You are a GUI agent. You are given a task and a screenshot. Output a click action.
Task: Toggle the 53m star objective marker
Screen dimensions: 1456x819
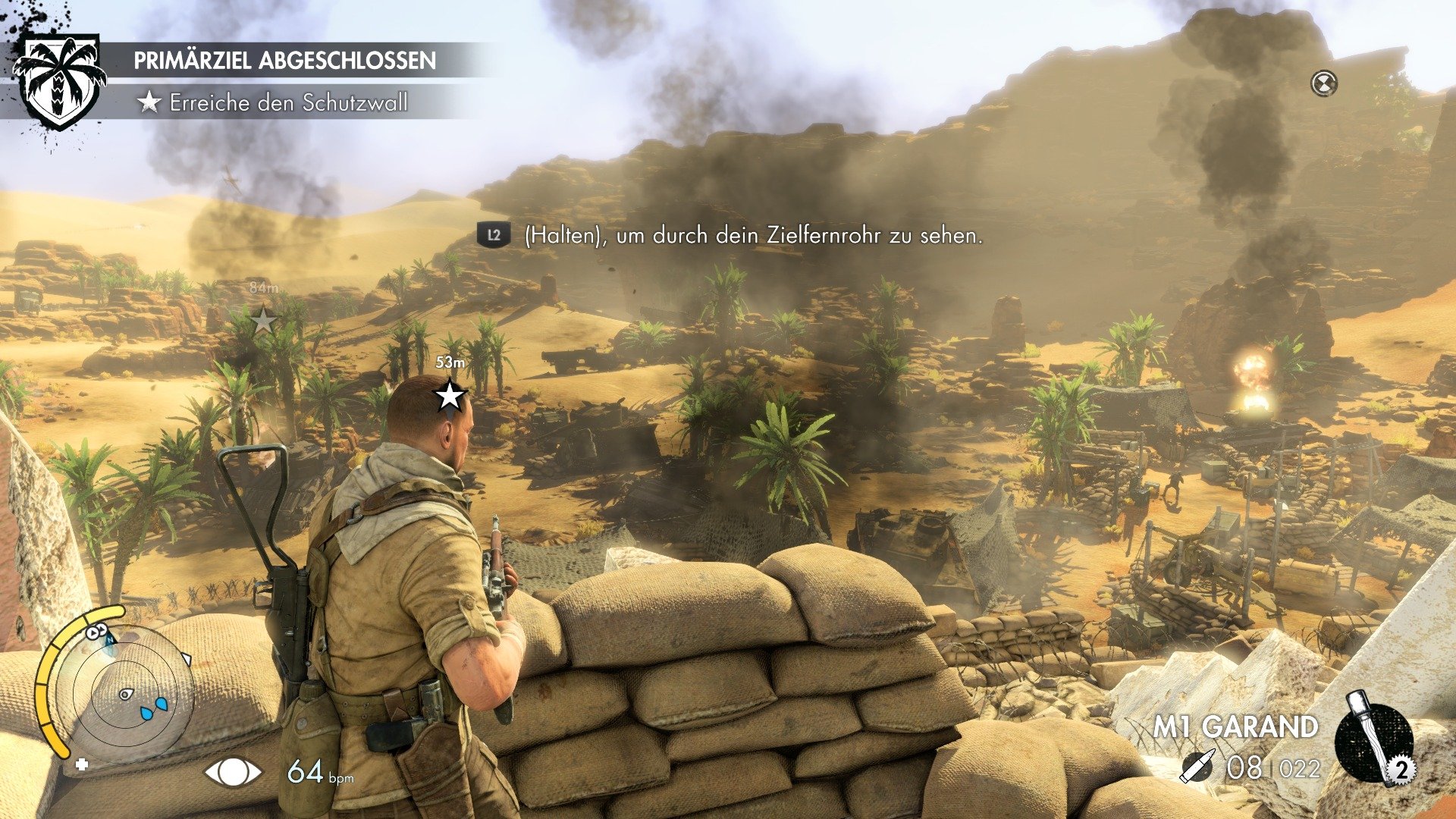coord(451,394)
